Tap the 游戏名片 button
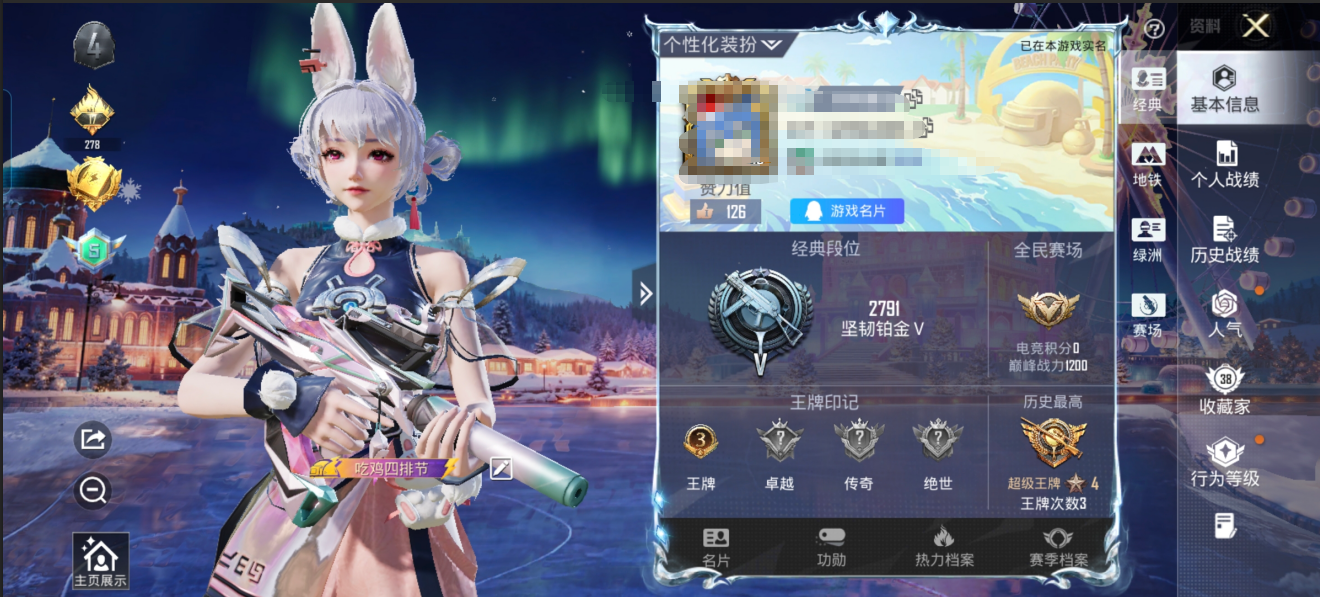The image size is (1320, 597). tap(846, 211)
